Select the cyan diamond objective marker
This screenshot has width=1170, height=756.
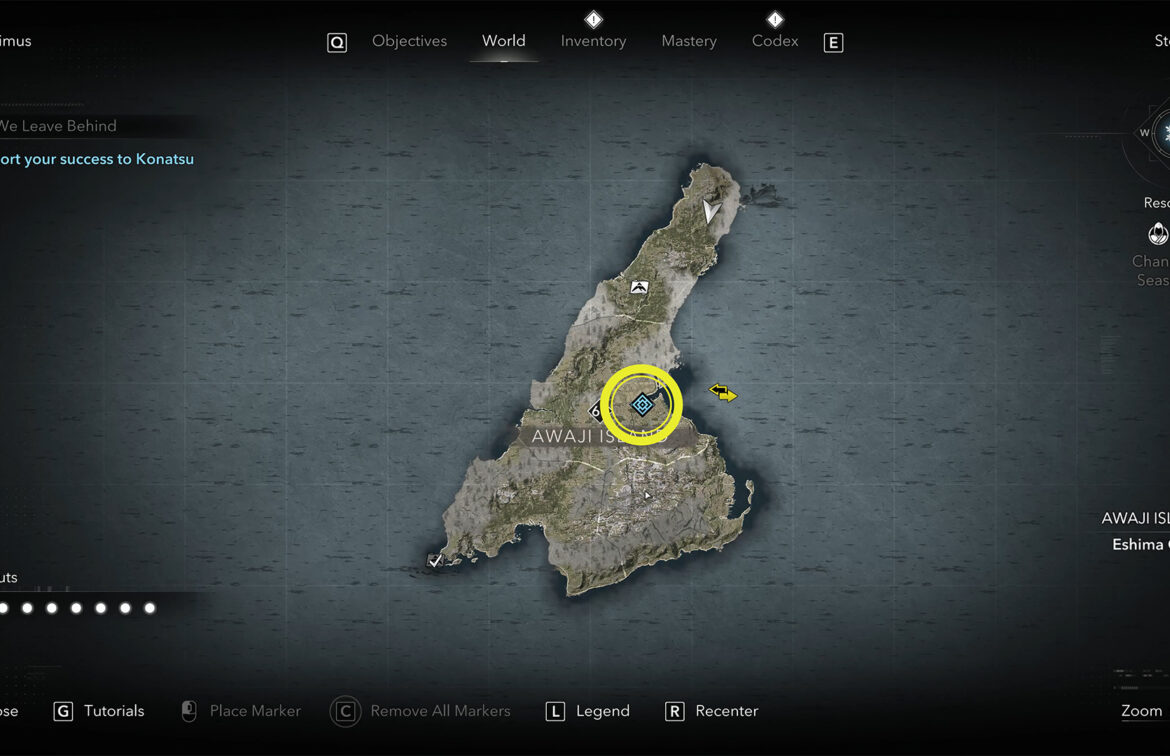point(642,404)
